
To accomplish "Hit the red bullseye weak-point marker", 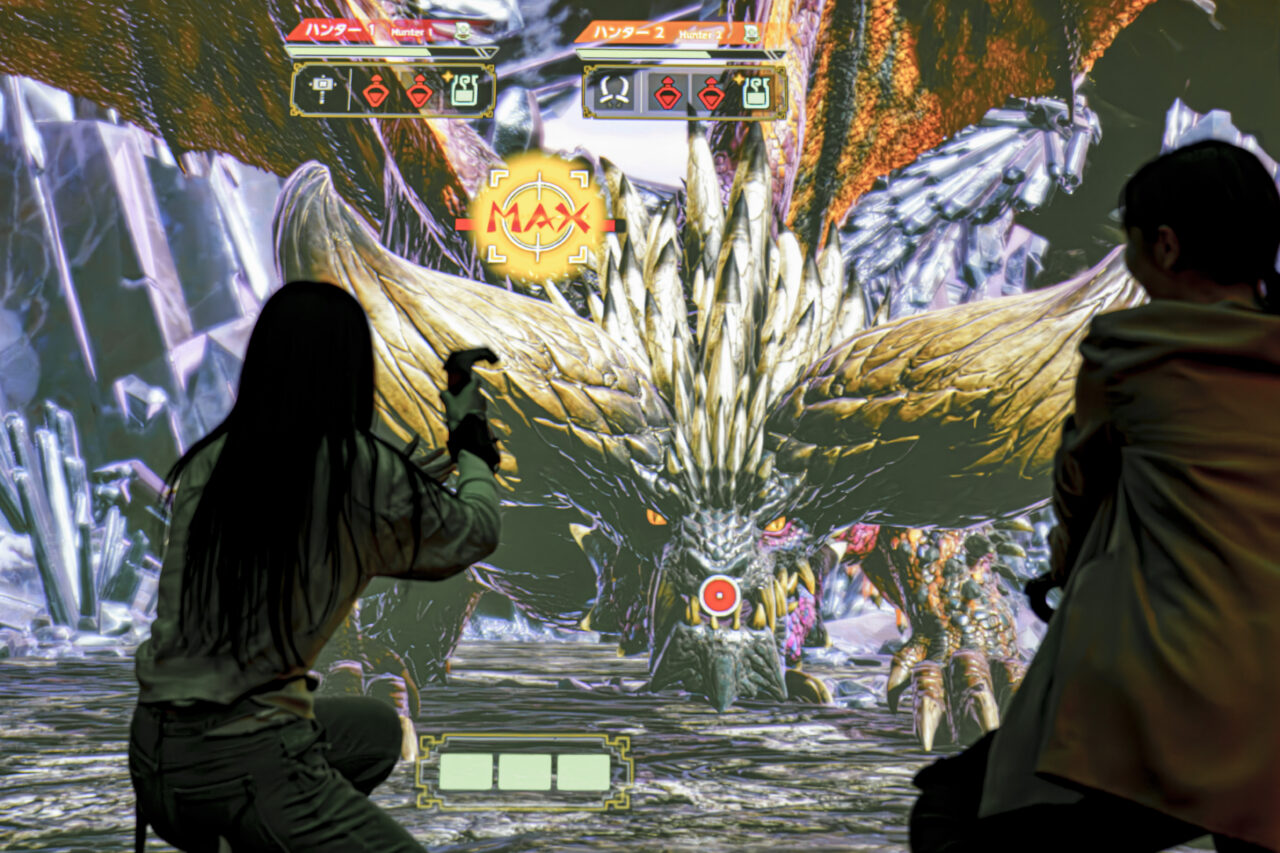I will 719,596.
